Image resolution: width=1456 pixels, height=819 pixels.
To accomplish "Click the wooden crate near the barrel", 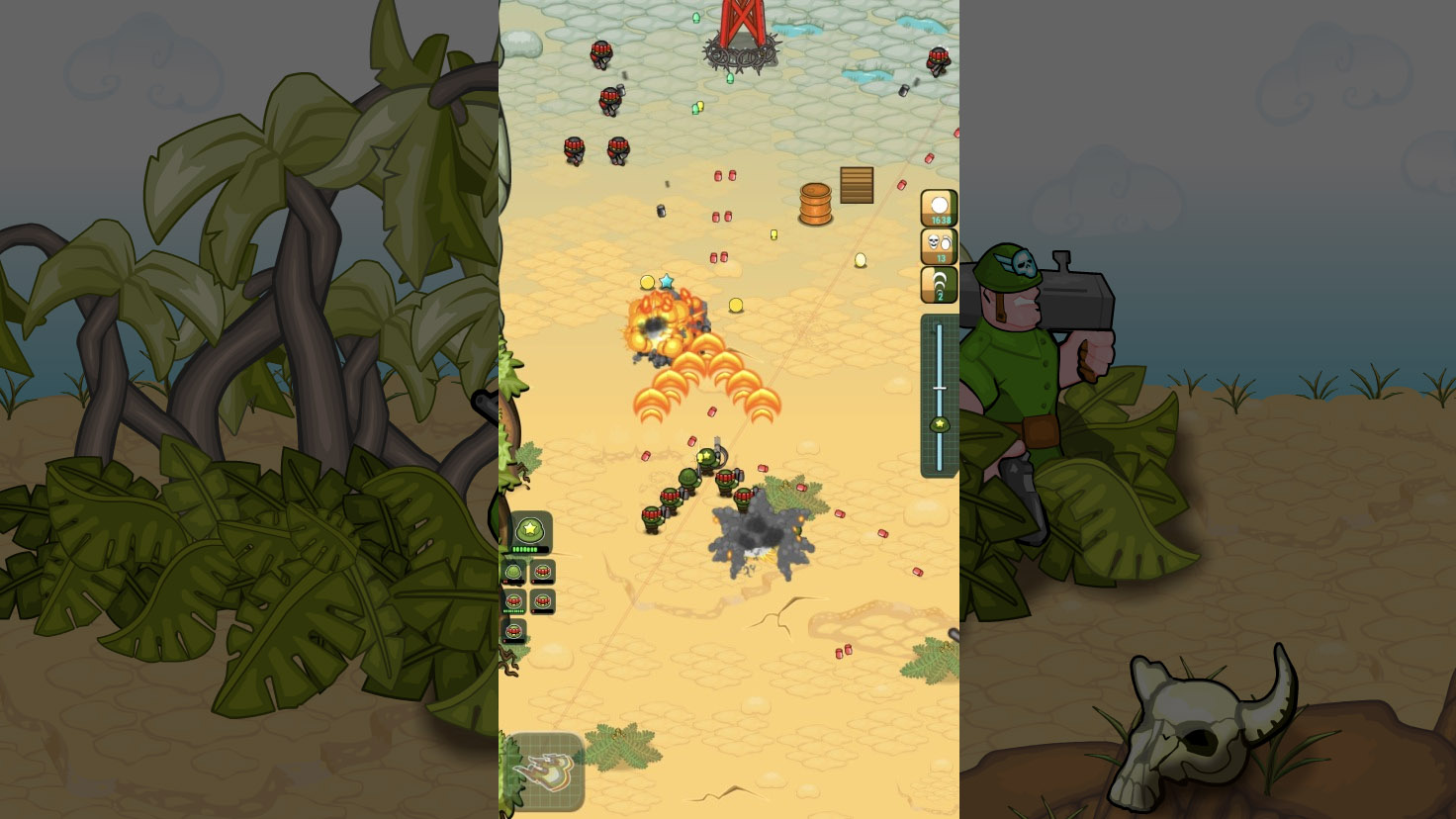I will click(x=857, y=185).
